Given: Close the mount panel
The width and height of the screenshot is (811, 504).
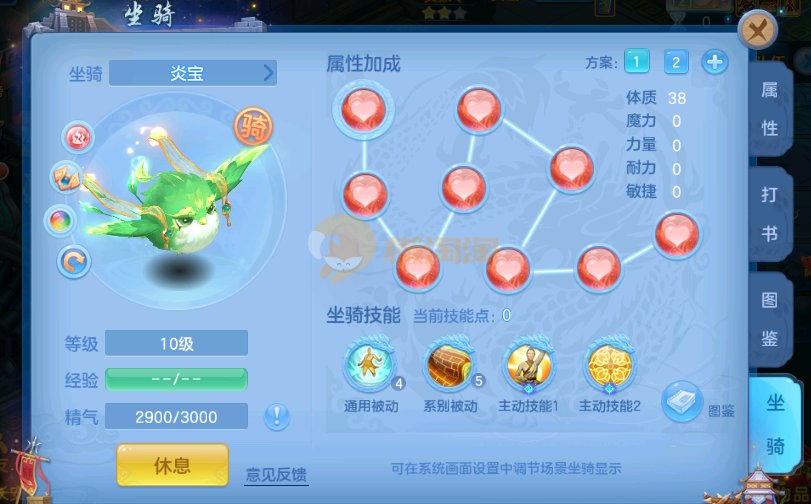Looking at the screenshot, I should [x=758, y=30].
